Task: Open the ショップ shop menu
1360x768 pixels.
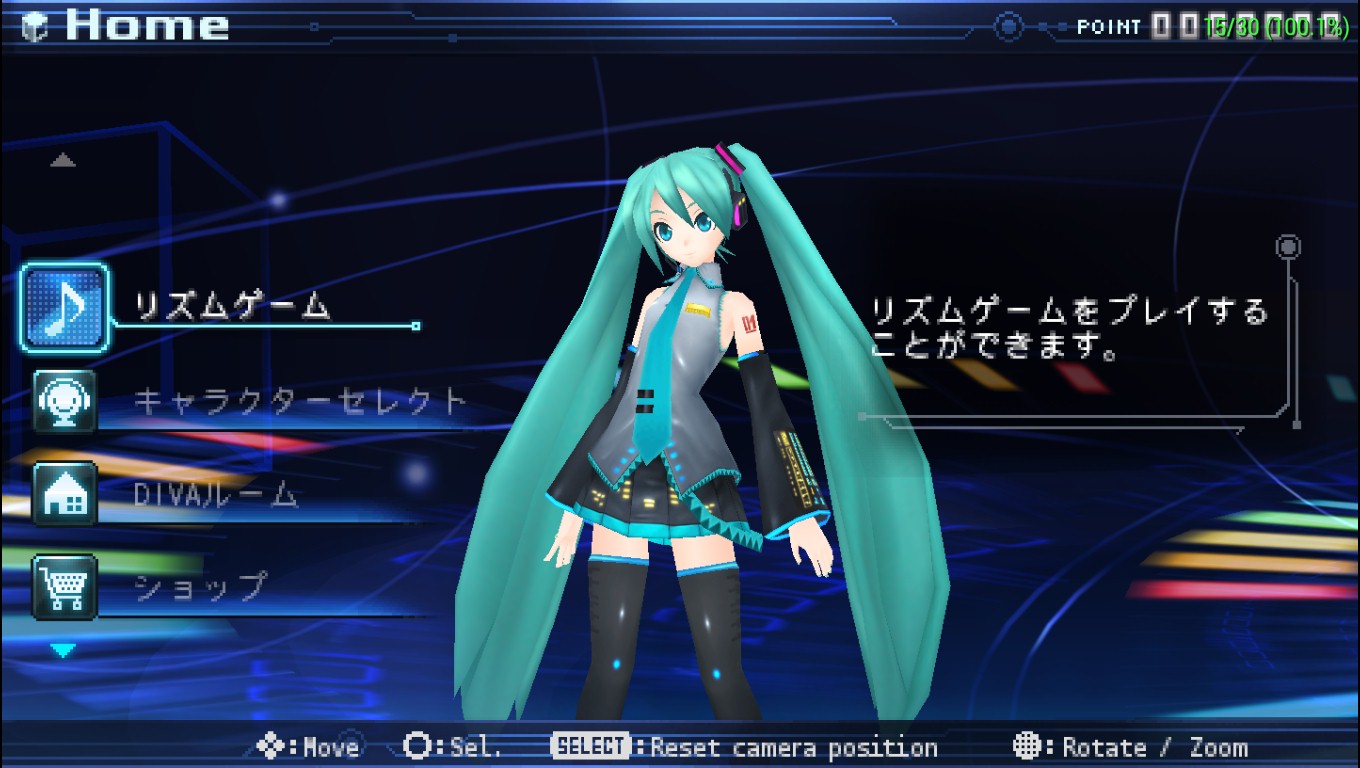Action: pos(200,586)
